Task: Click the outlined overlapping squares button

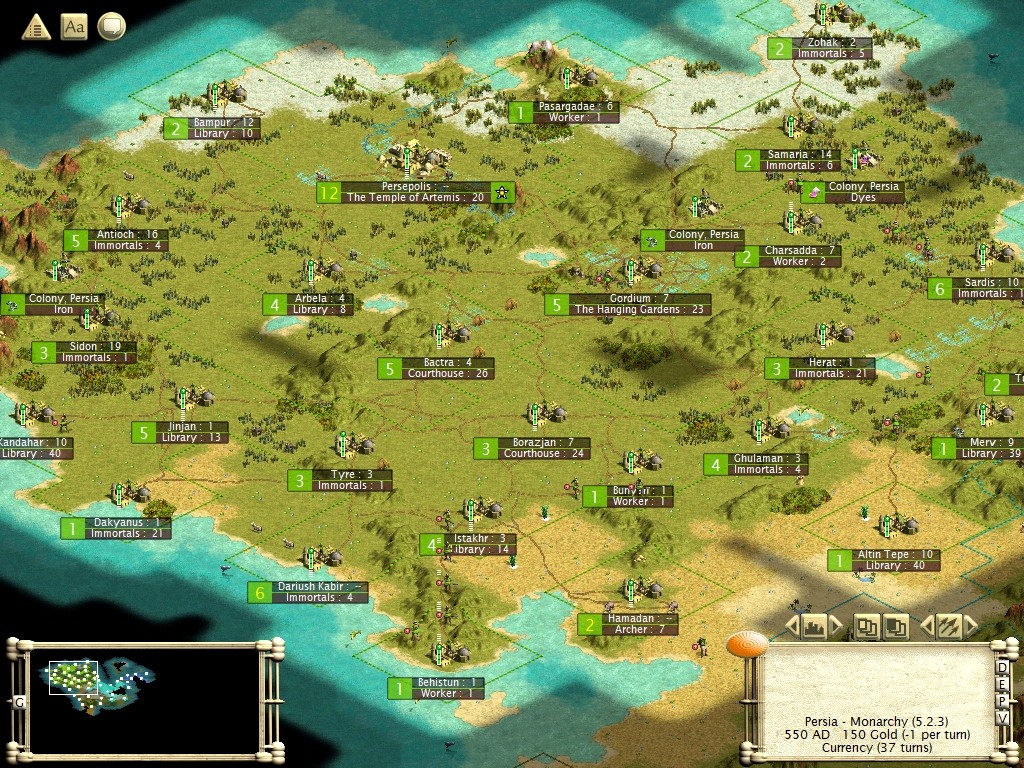Action: point(867,626)
